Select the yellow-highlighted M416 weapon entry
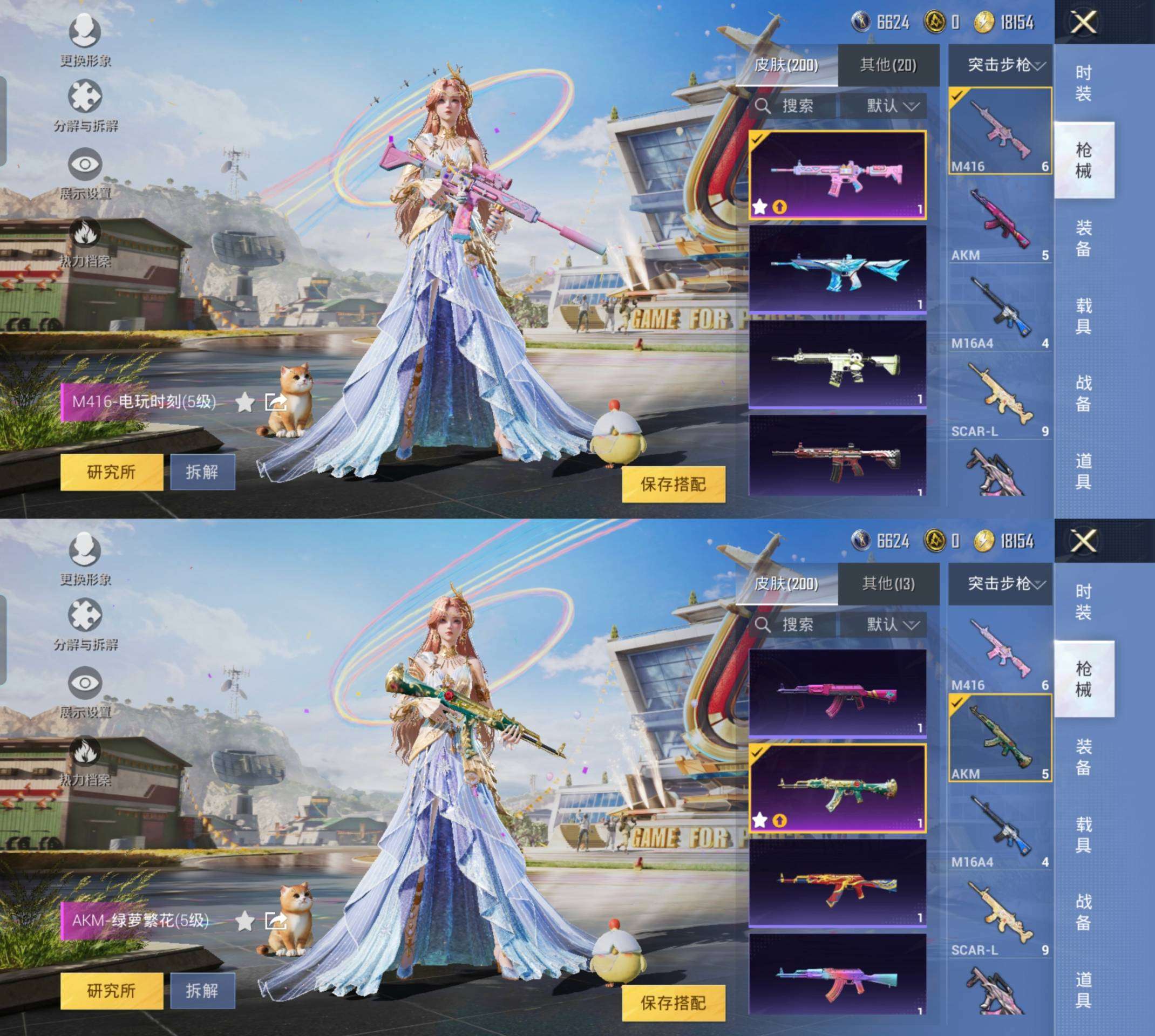This screenshot has width=1155, height=1036. click(x=1000, y=131)
